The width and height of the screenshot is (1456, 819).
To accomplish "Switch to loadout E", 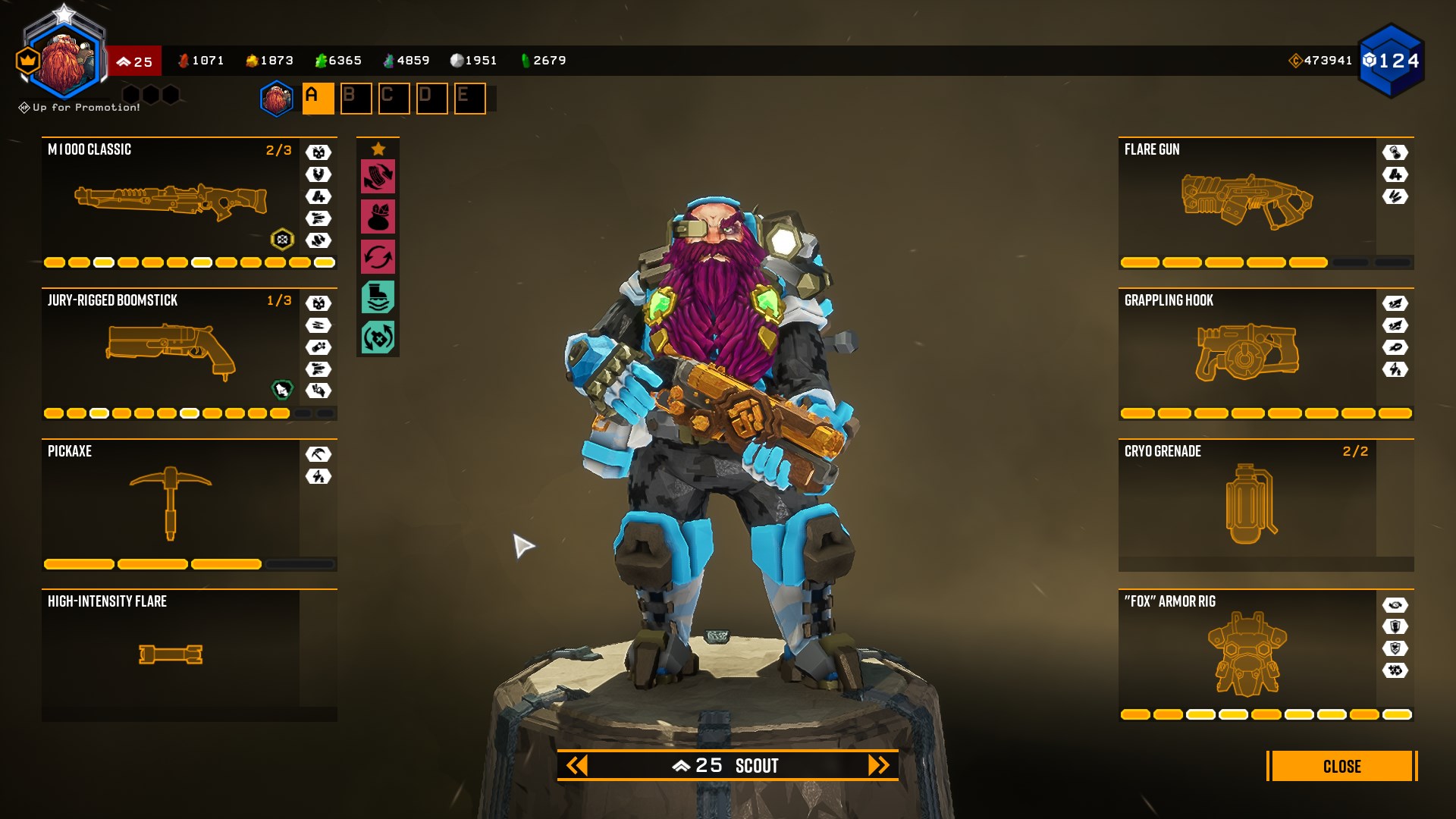I will tap(469, 99).
